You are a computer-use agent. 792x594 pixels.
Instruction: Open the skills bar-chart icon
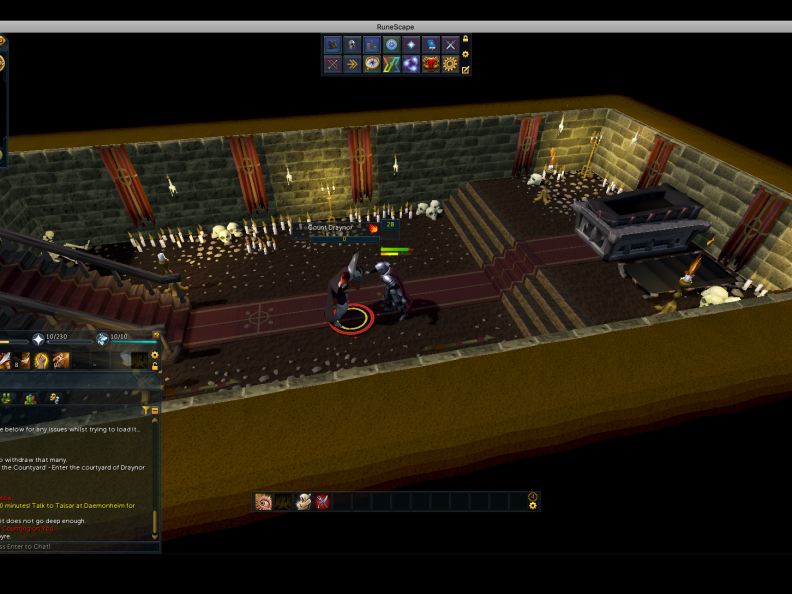tap(371, 45)
